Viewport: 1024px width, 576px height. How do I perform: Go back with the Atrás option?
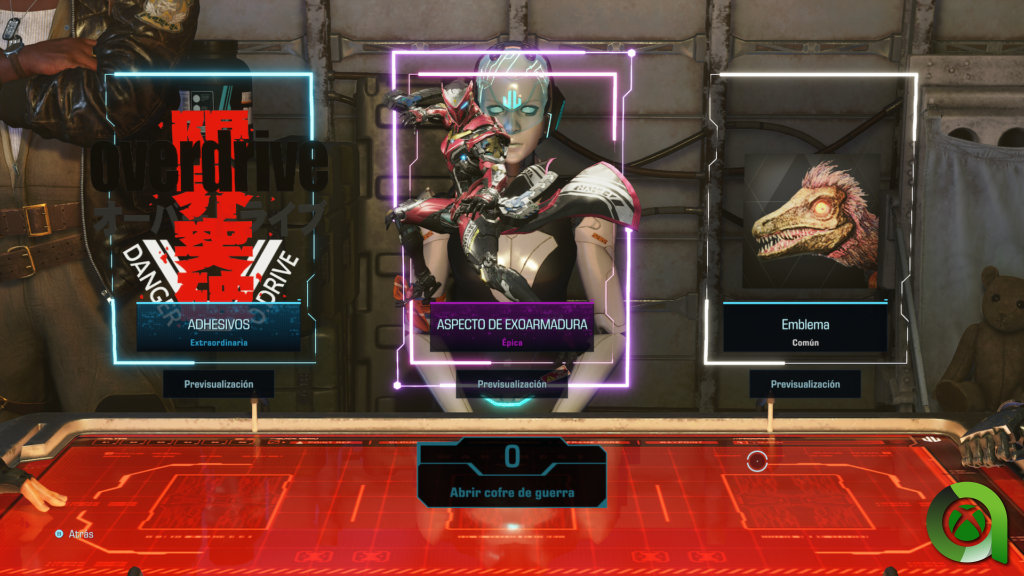[78, 534]
